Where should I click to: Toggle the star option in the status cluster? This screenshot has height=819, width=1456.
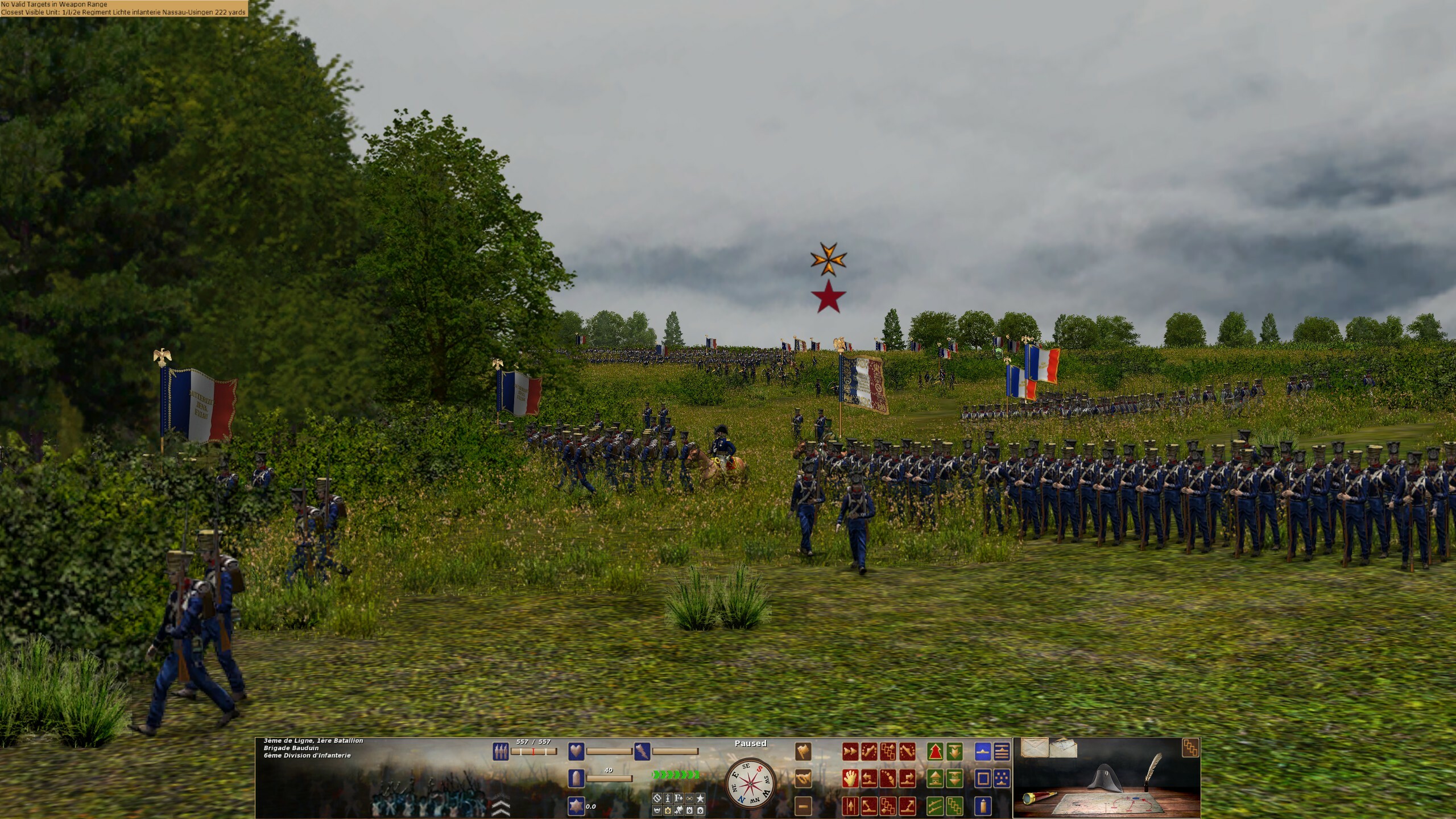(700, 799)
